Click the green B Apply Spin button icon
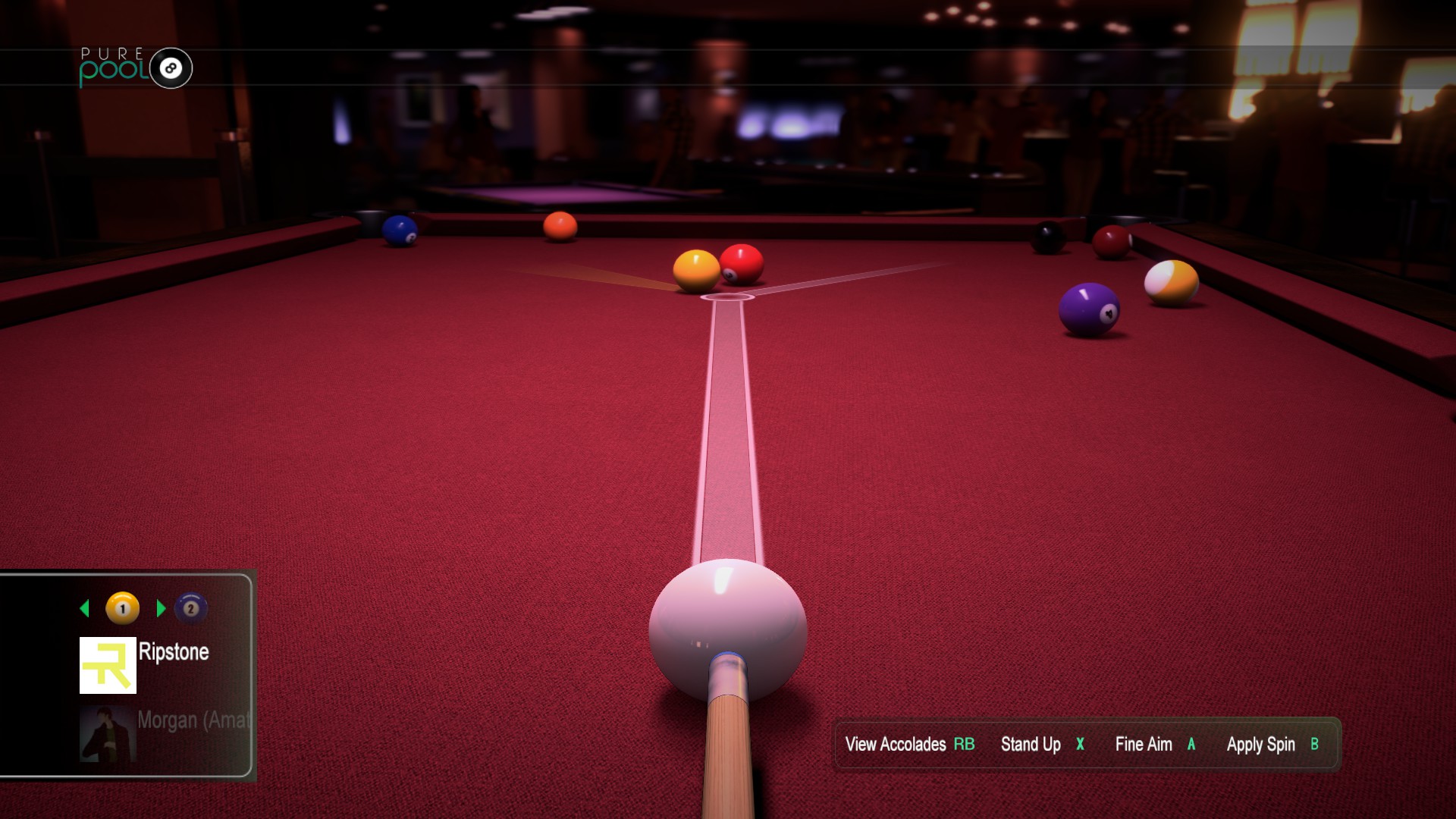 click(x=1316, y=745)
